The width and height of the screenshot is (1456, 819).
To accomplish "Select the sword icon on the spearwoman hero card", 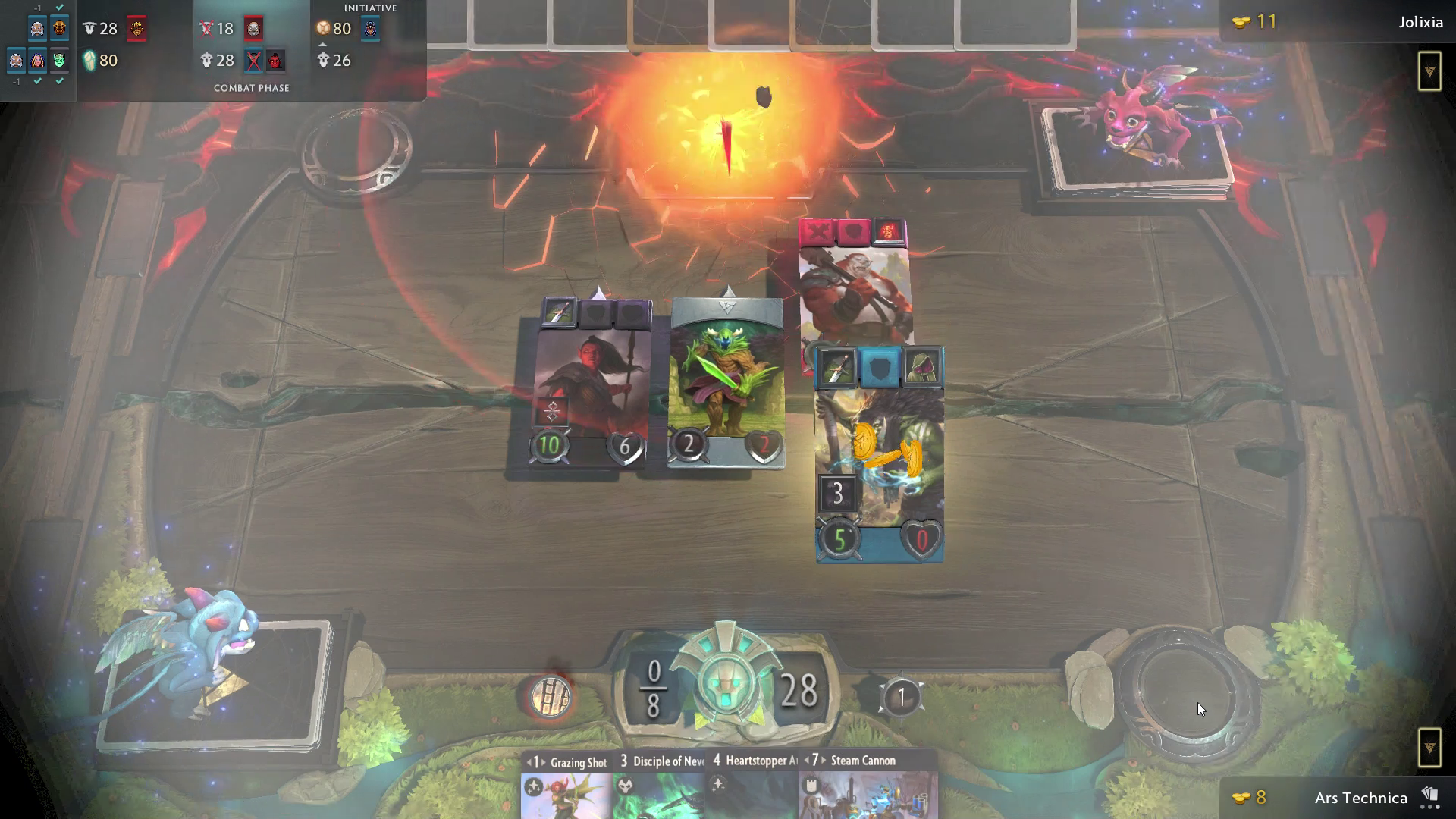I will click(x=559, y=312).
